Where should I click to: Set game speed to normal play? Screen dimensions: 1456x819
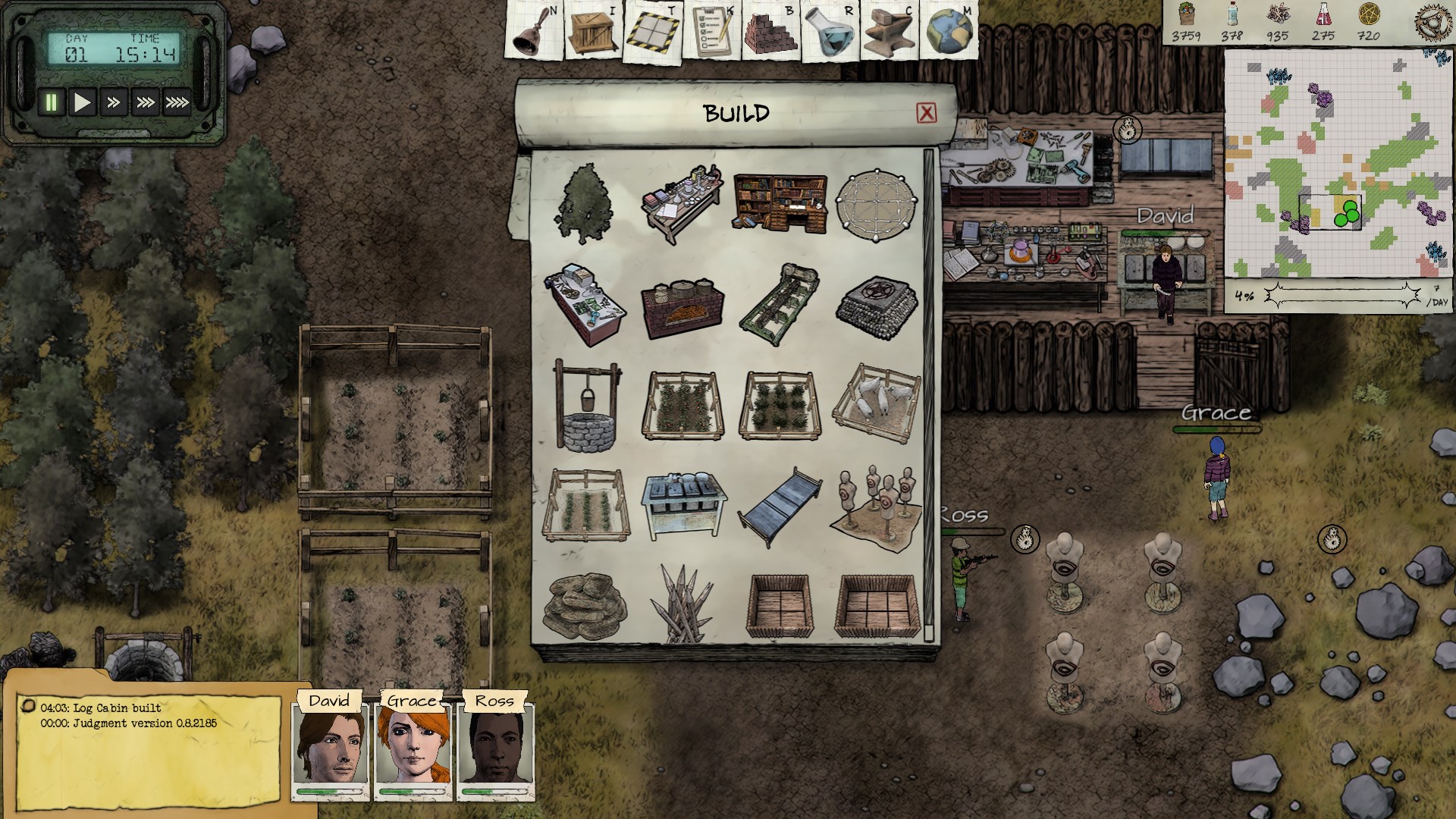[82, 102]
